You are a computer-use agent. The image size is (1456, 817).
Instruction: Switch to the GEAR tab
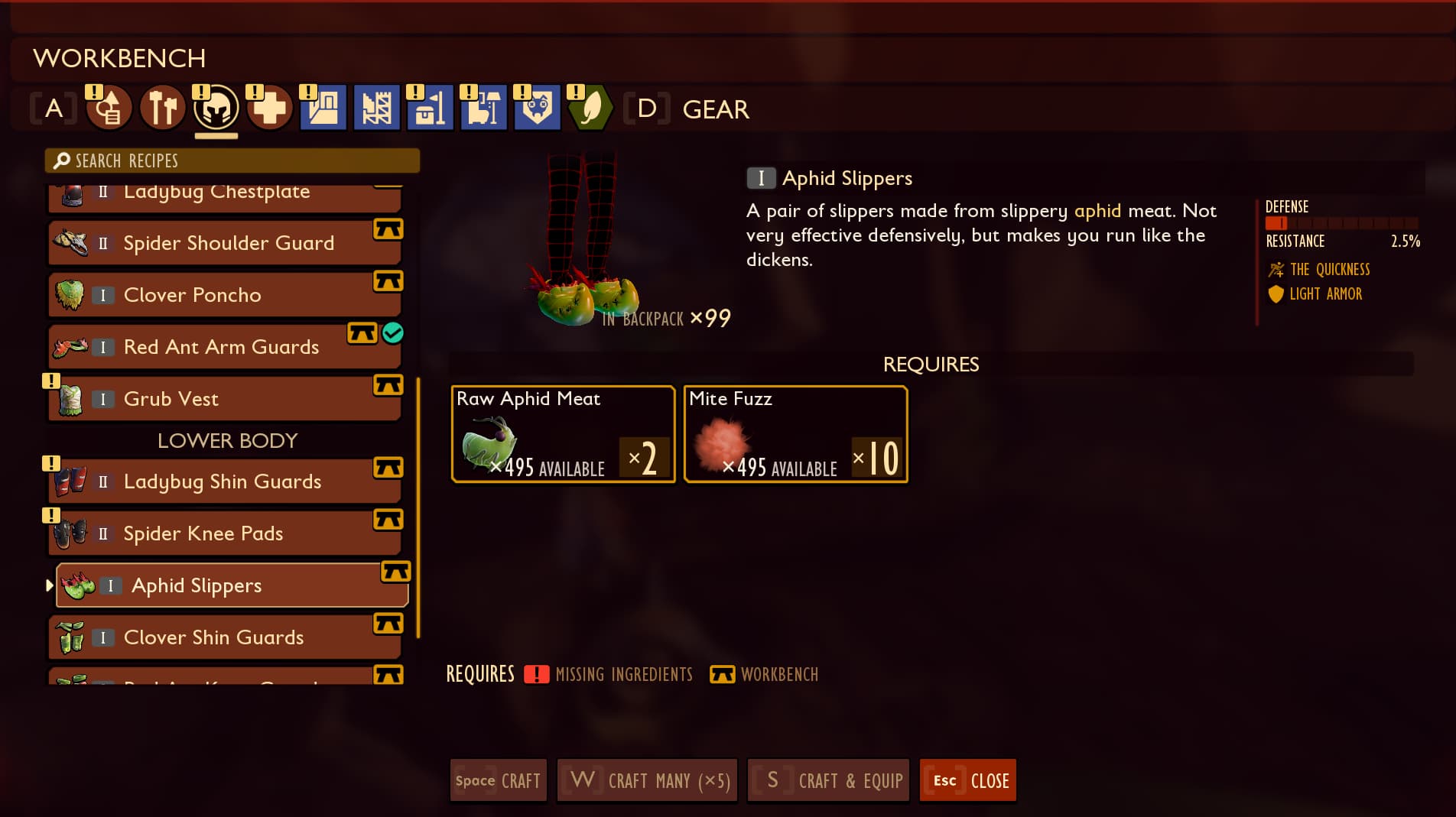[715, 109]
